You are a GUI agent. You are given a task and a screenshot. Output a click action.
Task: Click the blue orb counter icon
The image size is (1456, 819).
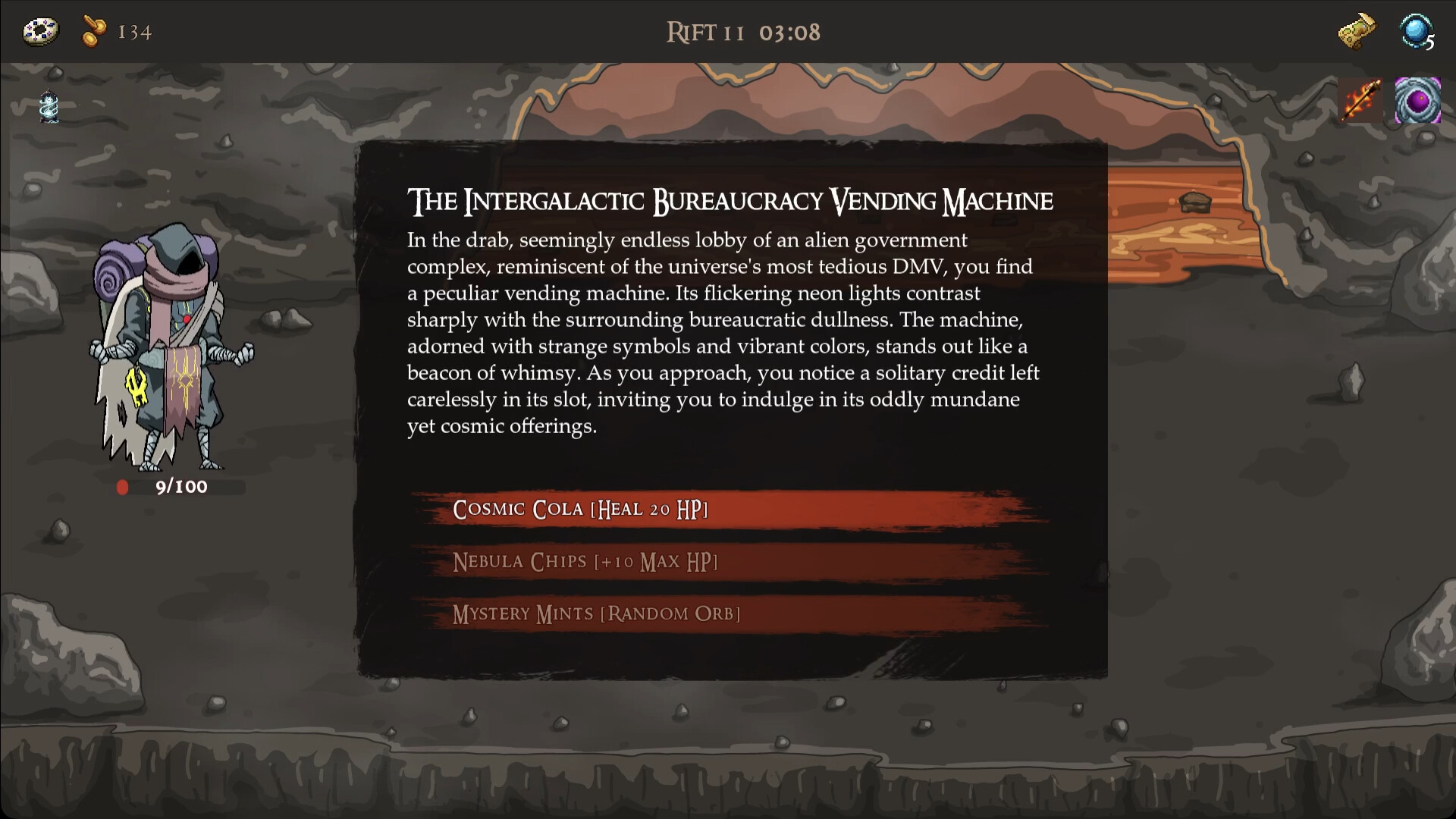pos(1417,31)
